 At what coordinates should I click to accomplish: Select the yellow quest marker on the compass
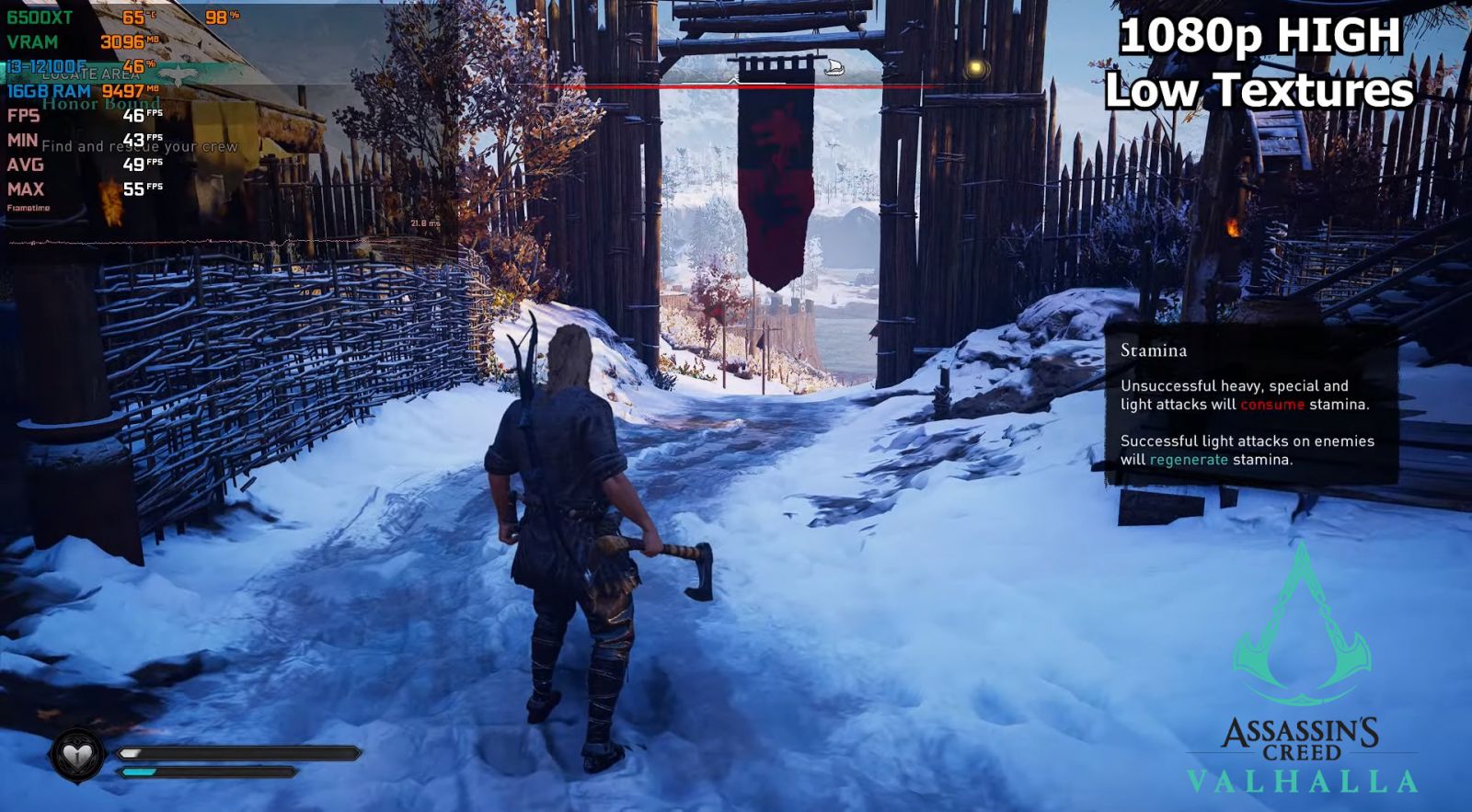pyautogui.click(x=976, y=68)
